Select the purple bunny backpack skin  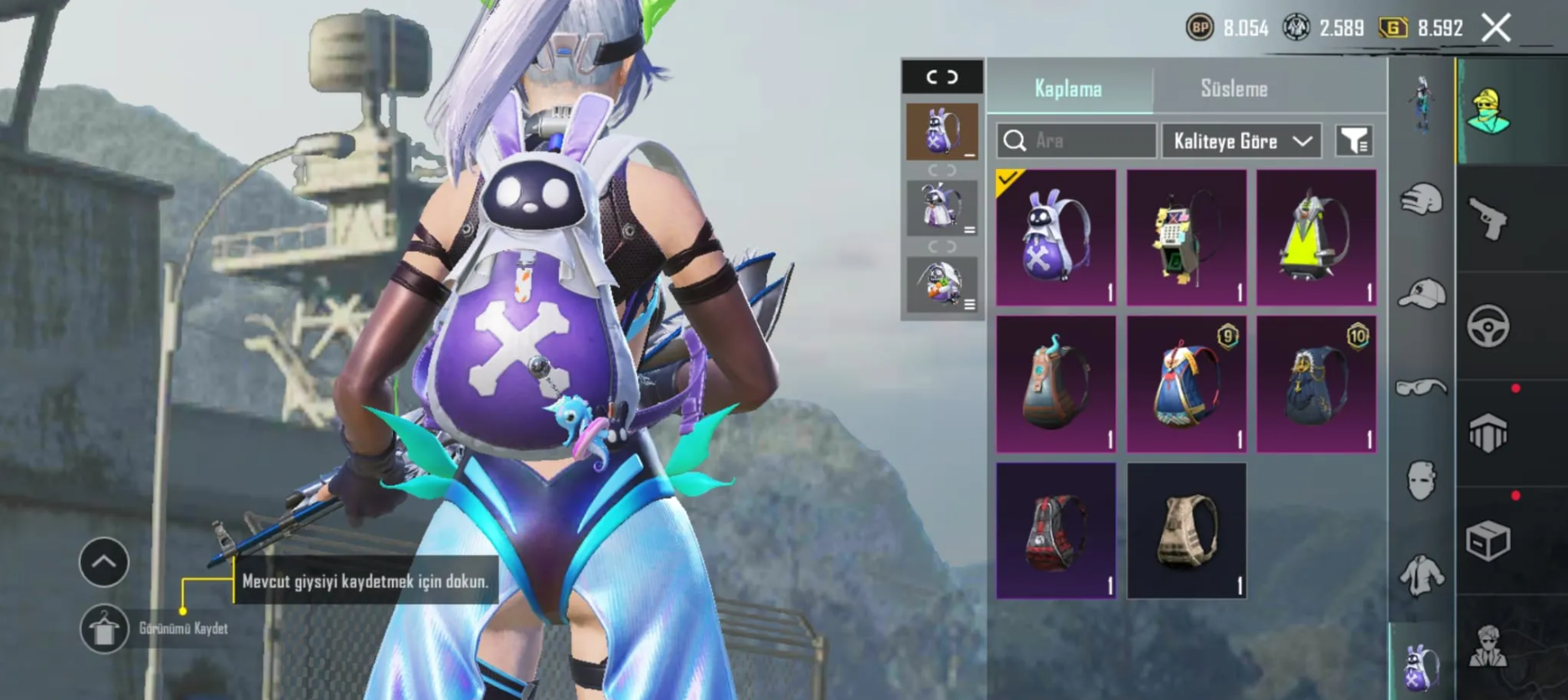coord(1056,238)
